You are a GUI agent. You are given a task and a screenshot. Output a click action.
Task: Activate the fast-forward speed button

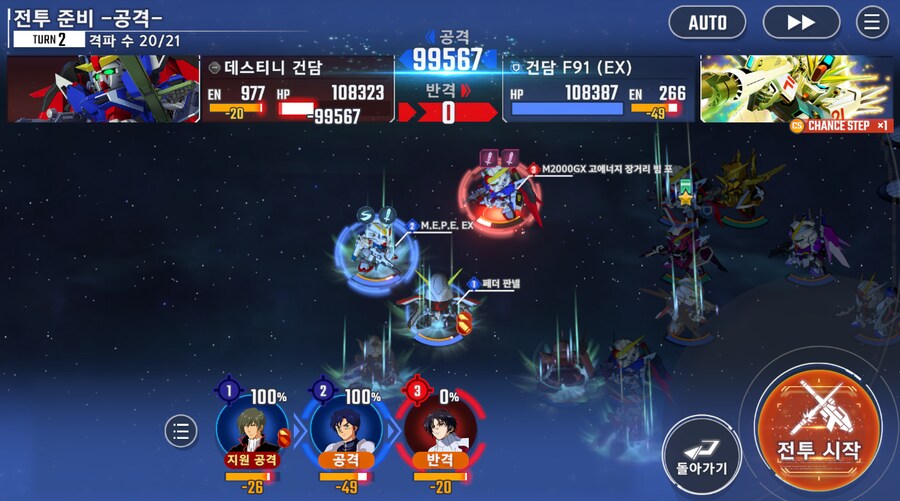[x=801, y=22]
